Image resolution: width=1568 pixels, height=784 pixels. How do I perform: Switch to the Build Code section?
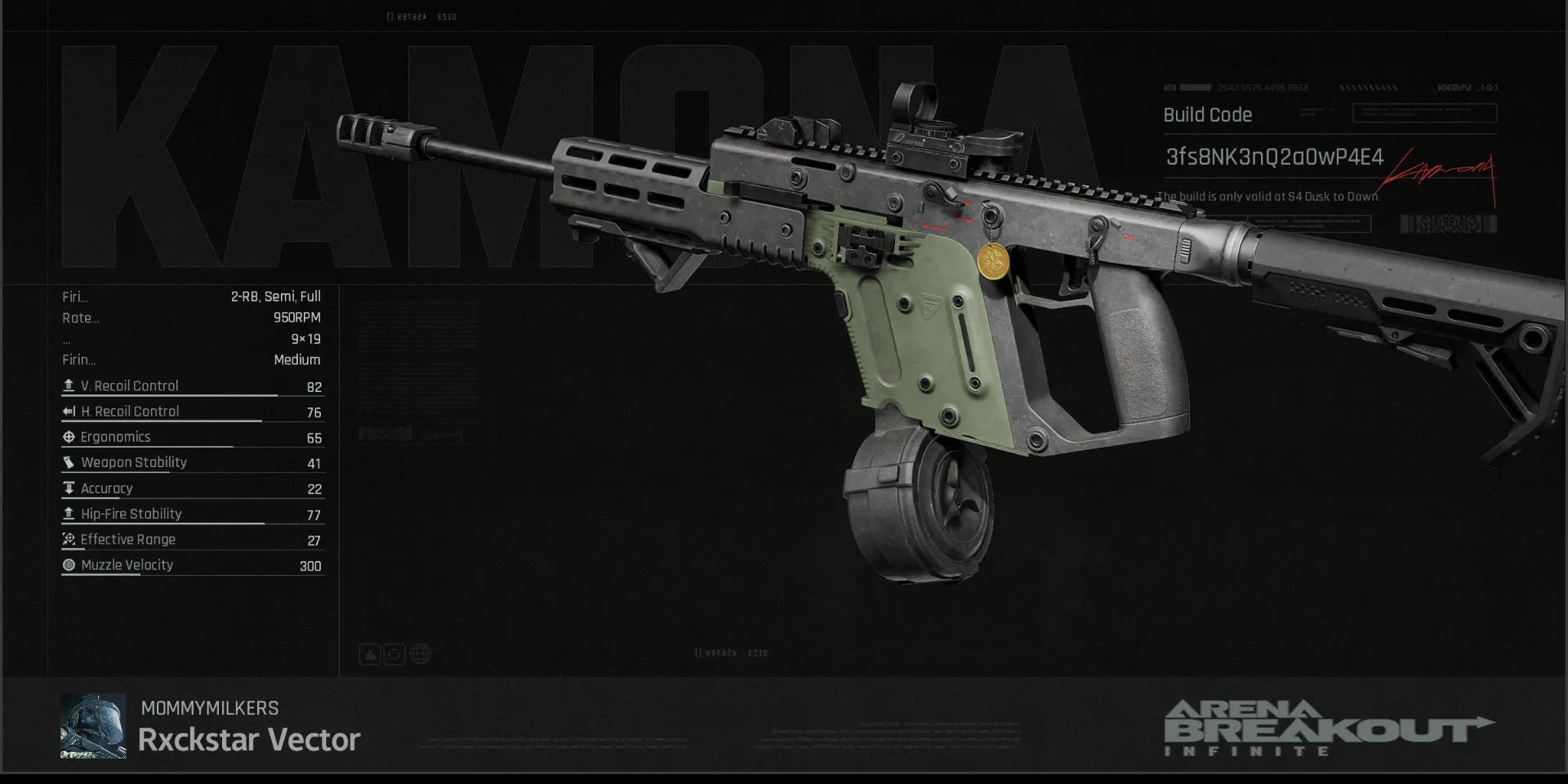click(1207, 114)
